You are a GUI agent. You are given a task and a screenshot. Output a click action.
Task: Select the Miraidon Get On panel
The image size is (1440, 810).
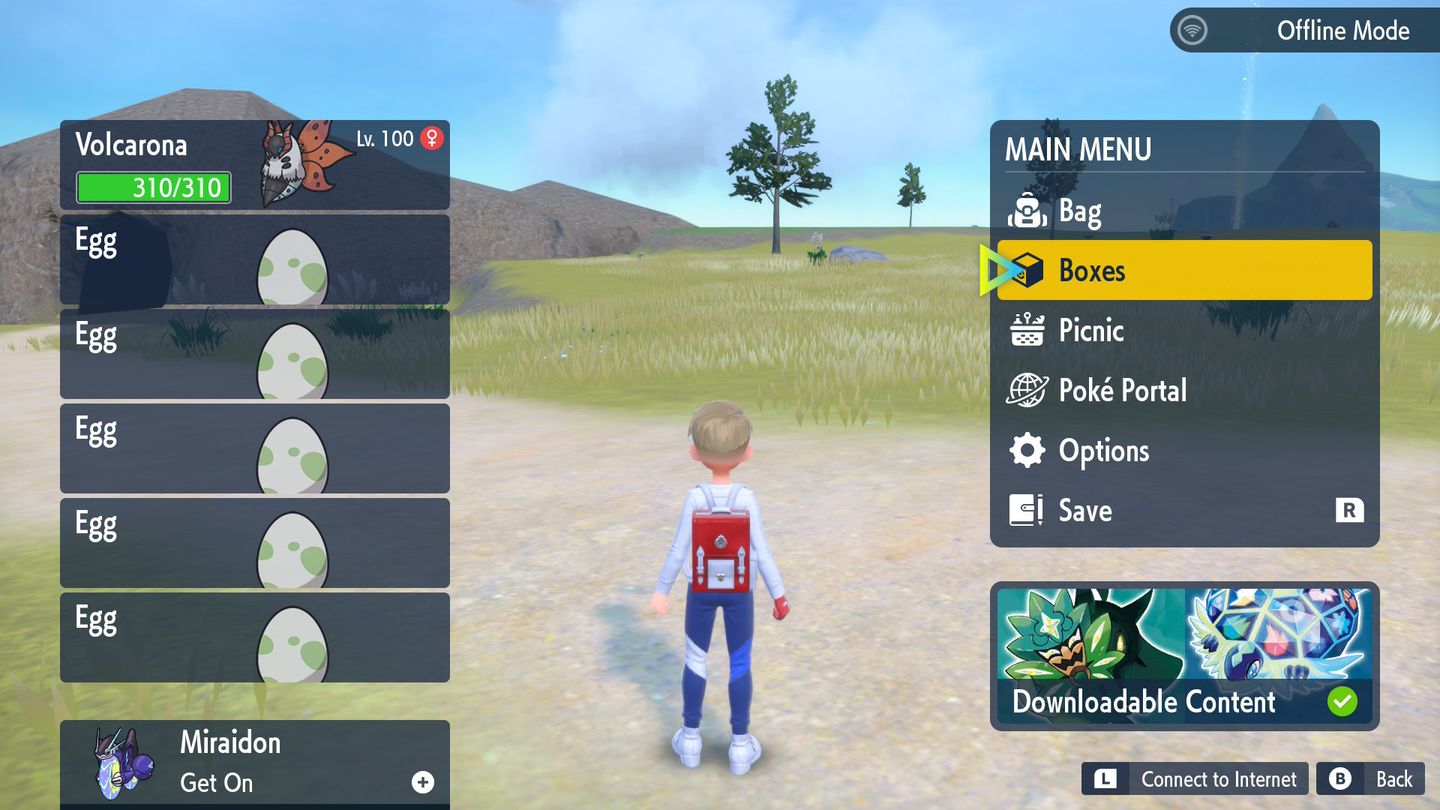(x=254, y=762)
